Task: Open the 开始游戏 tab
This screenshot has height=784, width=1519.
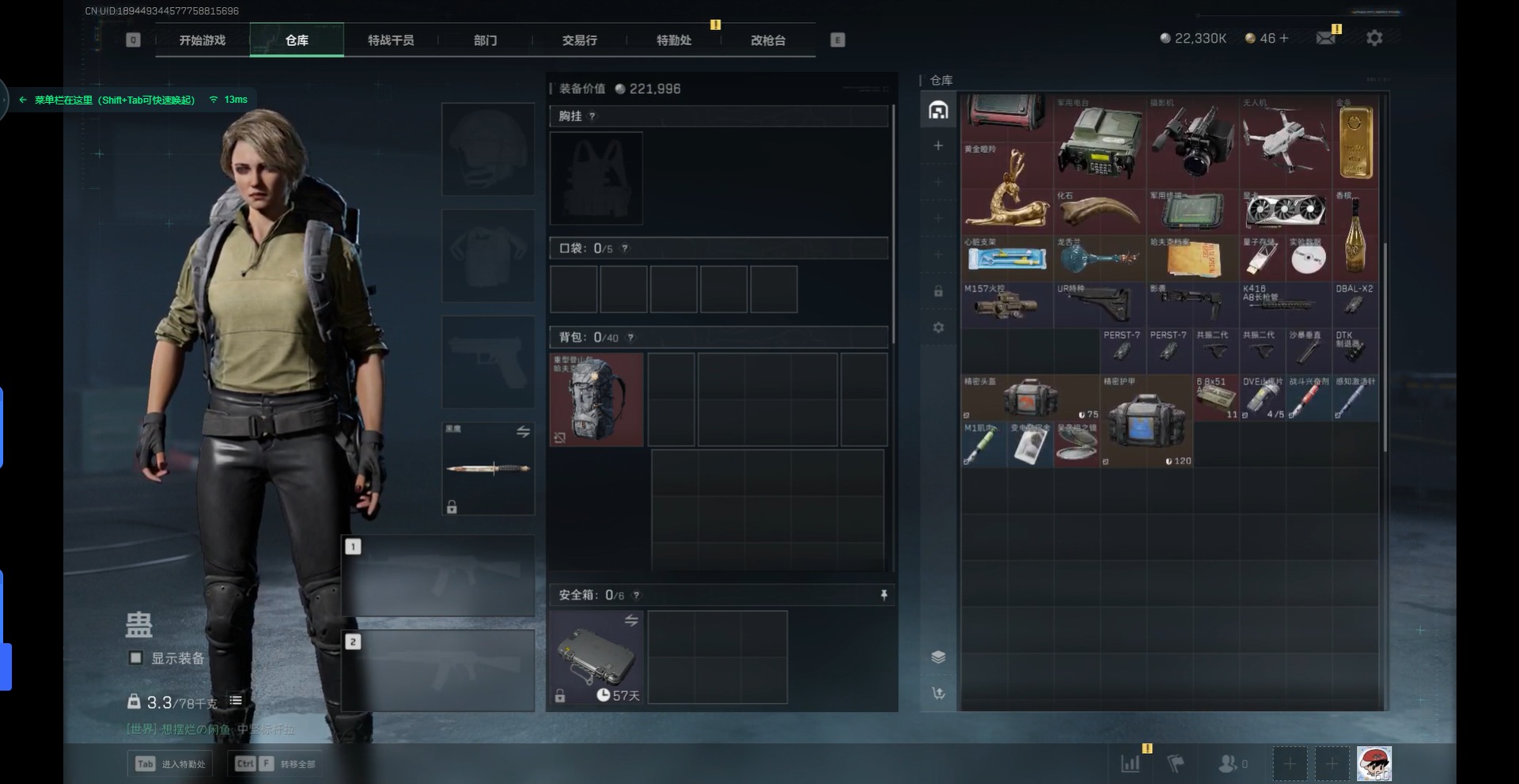Action: [203, 40]
